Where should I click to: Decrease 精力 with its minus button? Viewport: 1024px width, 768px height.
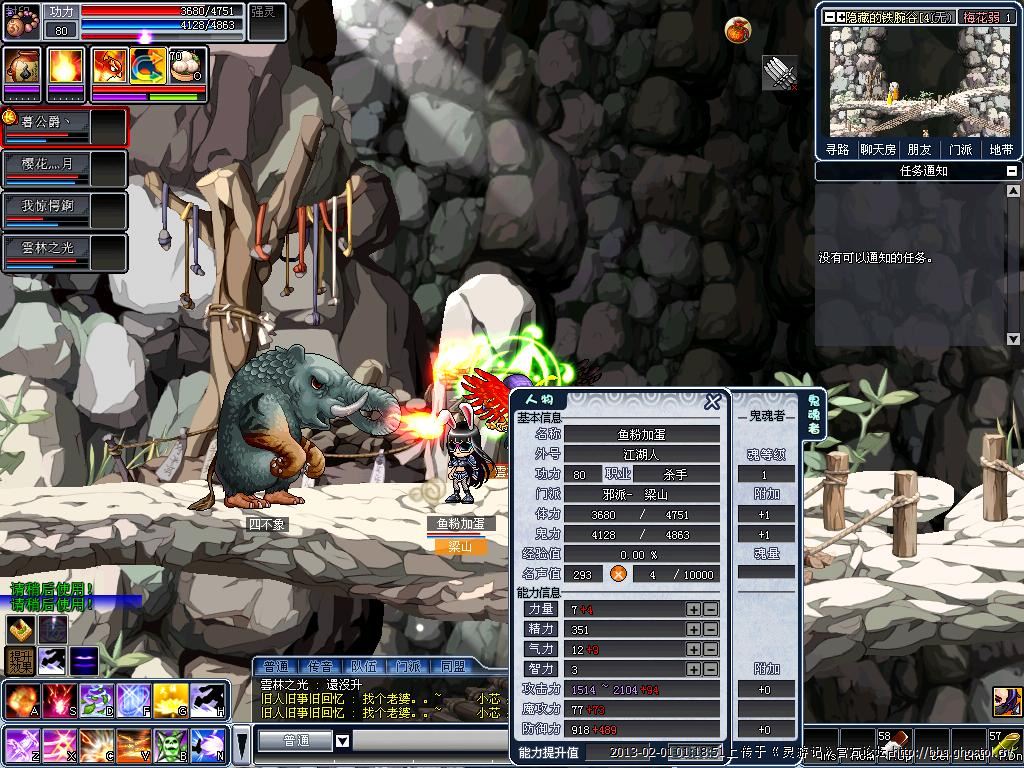coord(710,629)
